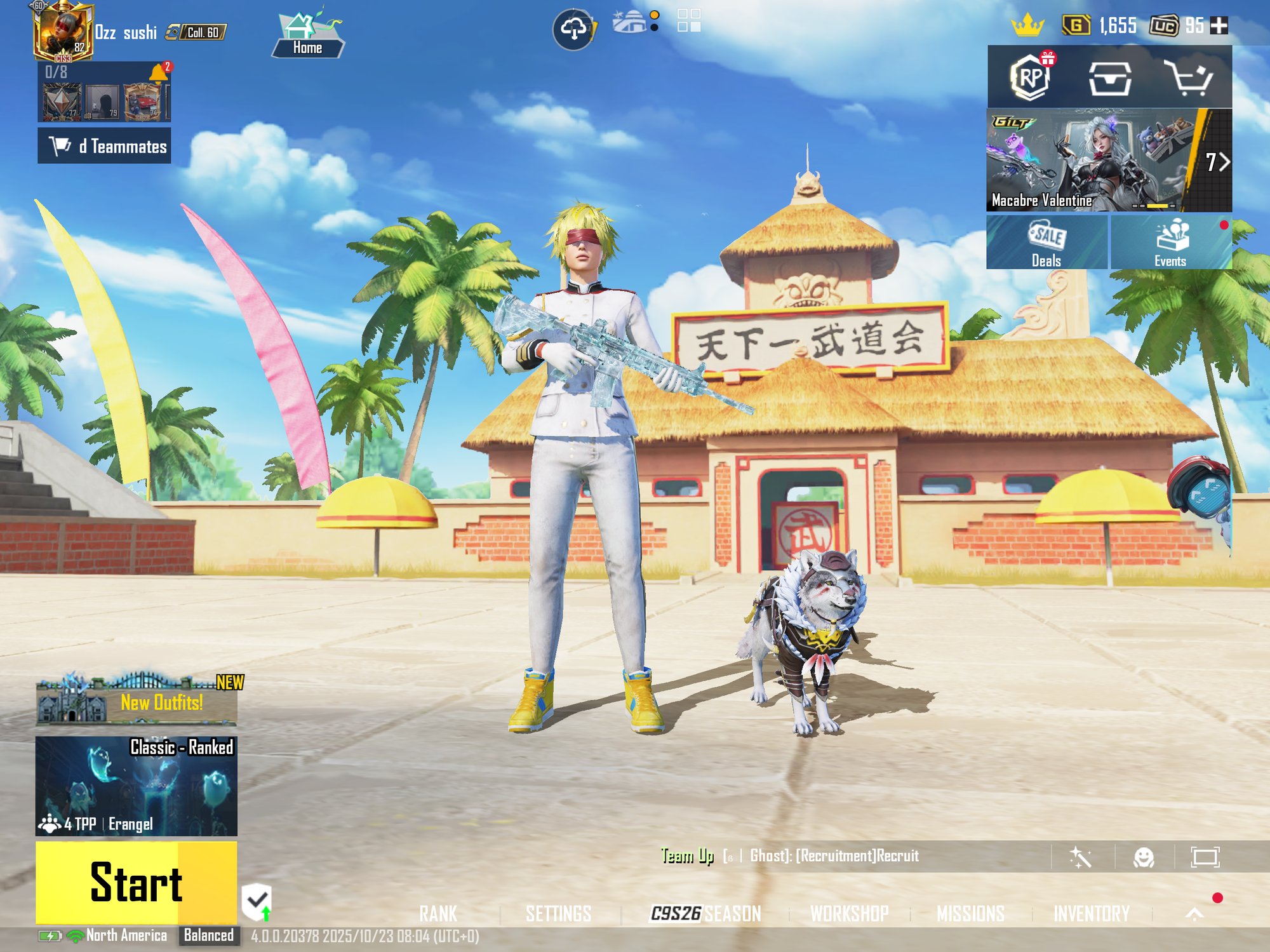Go to the Home button

tap(308, 36)
